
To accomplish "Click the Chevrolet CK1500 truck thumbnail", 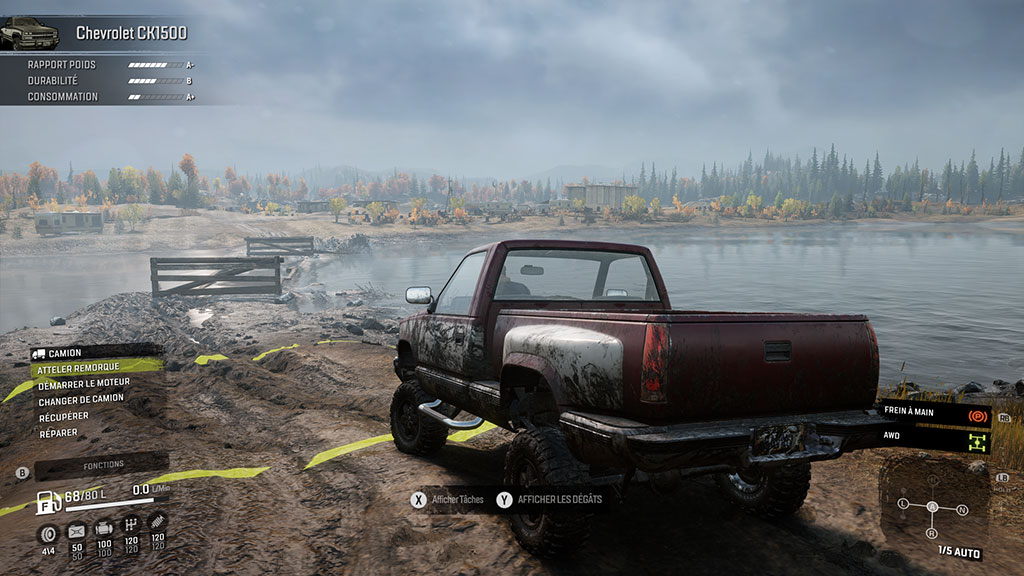I will click(29, 33).
